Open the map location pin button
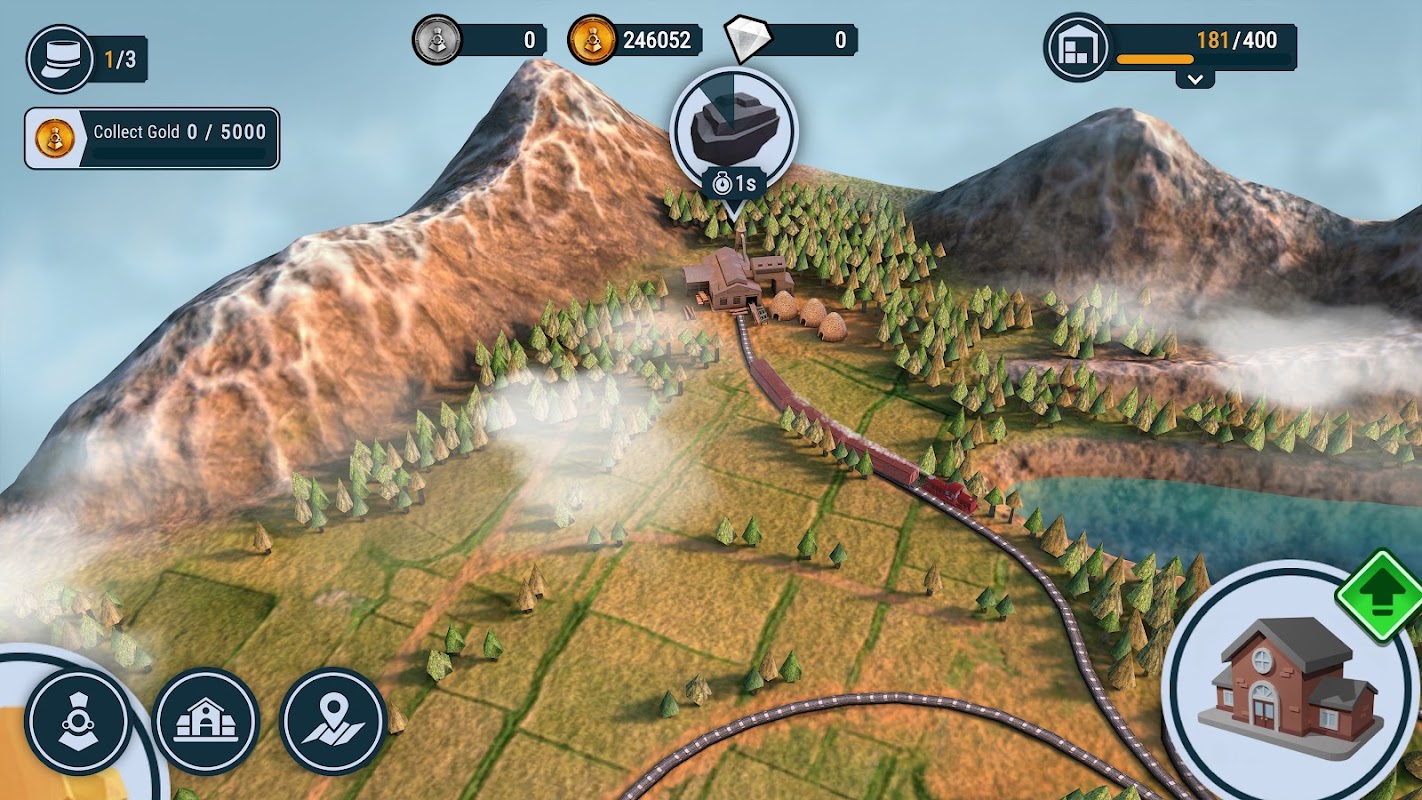 point(333,720)
